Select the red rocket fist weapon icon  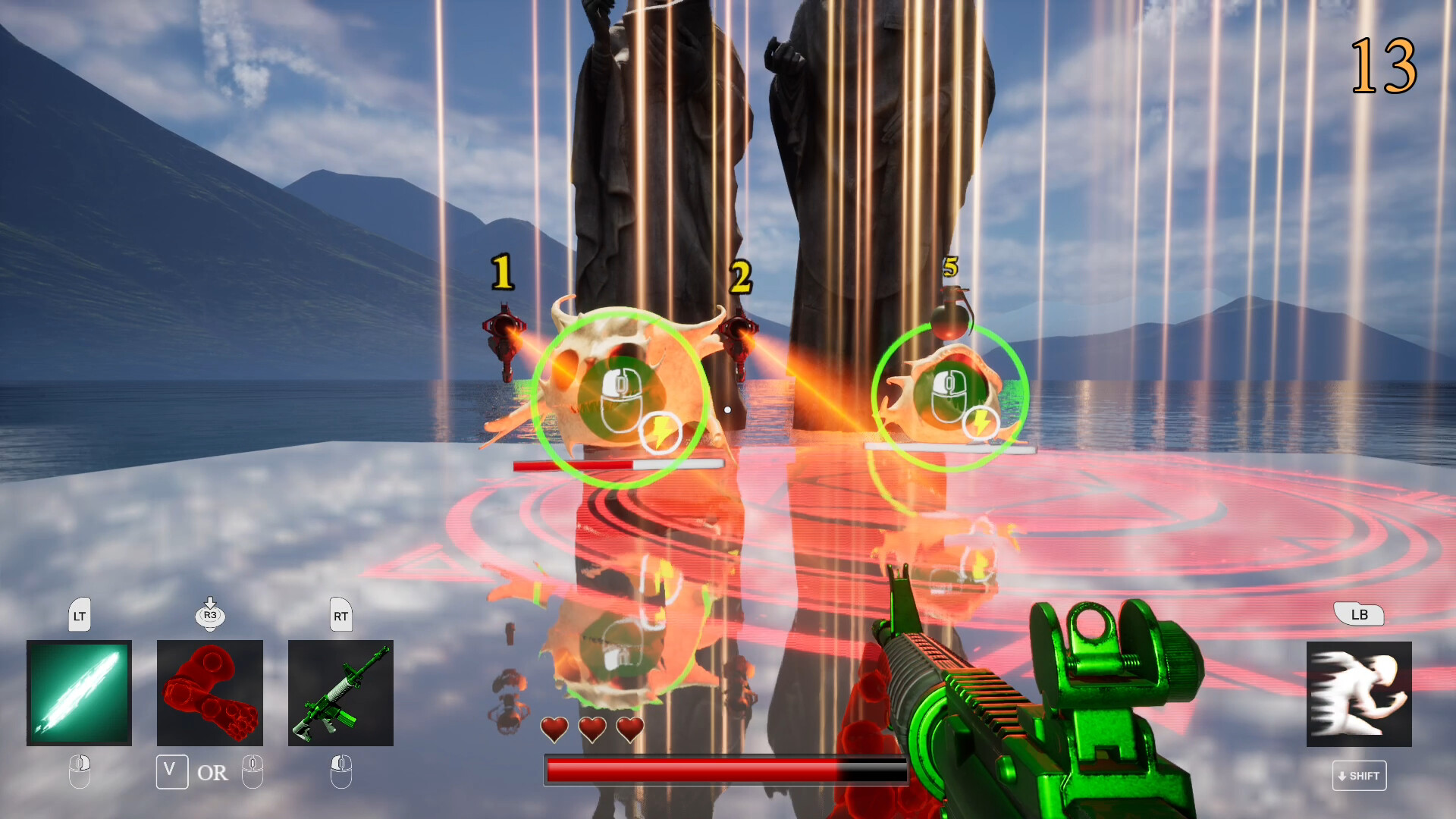209,692
